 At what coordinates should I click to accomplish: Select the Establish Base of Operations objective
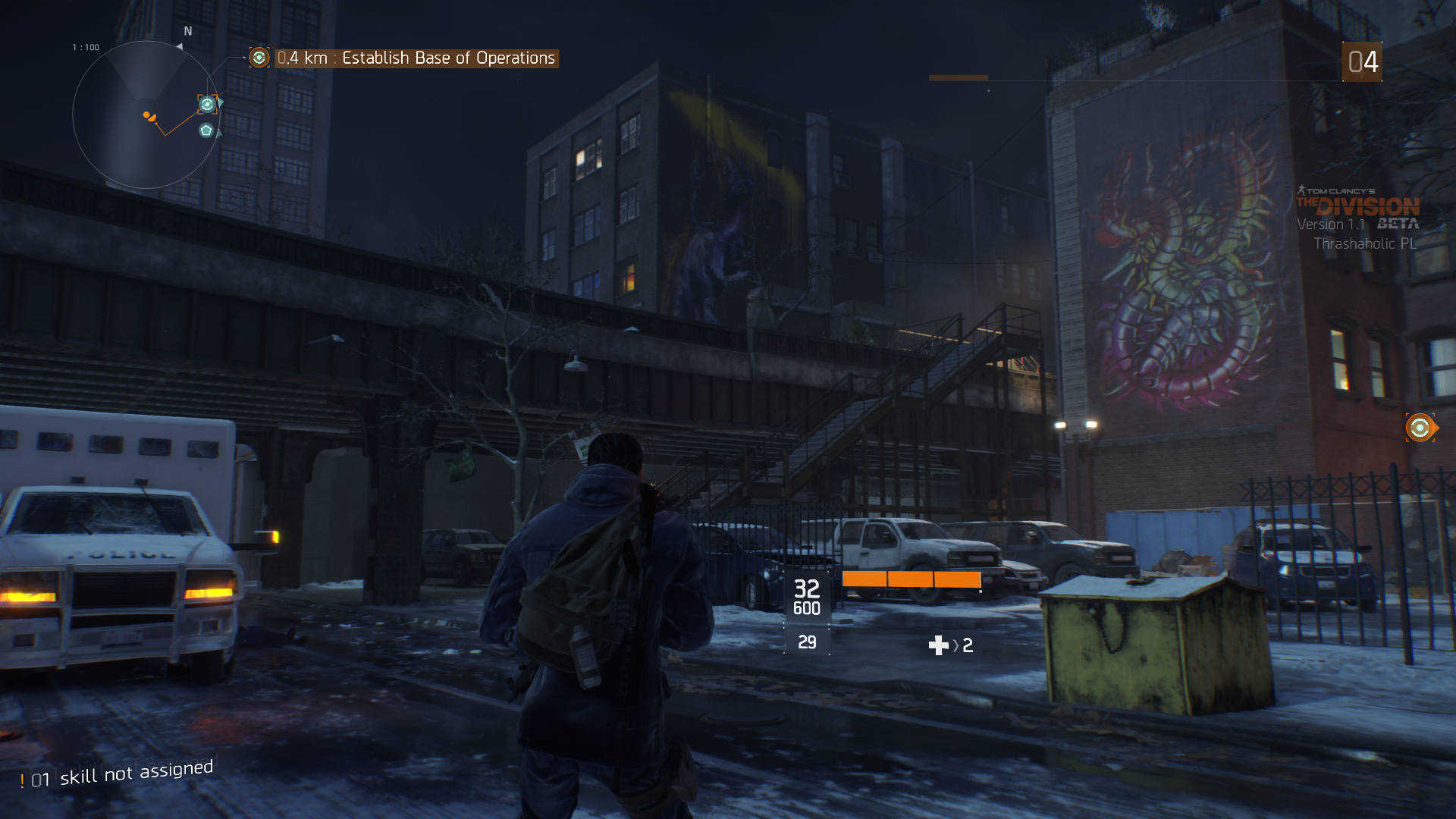448,58
